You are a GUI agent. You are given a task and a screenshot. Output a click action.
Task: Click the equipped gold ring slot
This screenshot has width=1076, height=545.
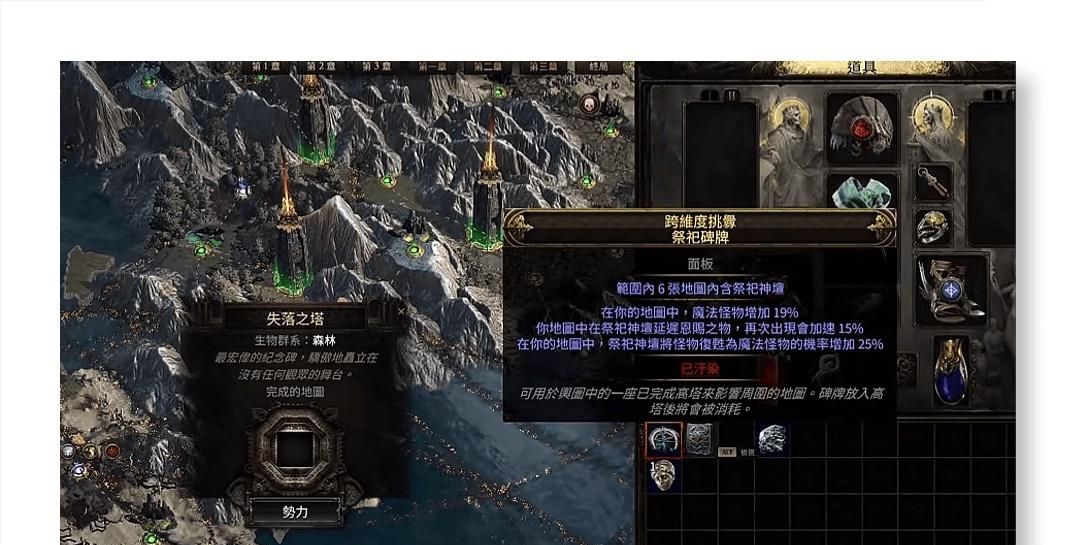[934, 228]
